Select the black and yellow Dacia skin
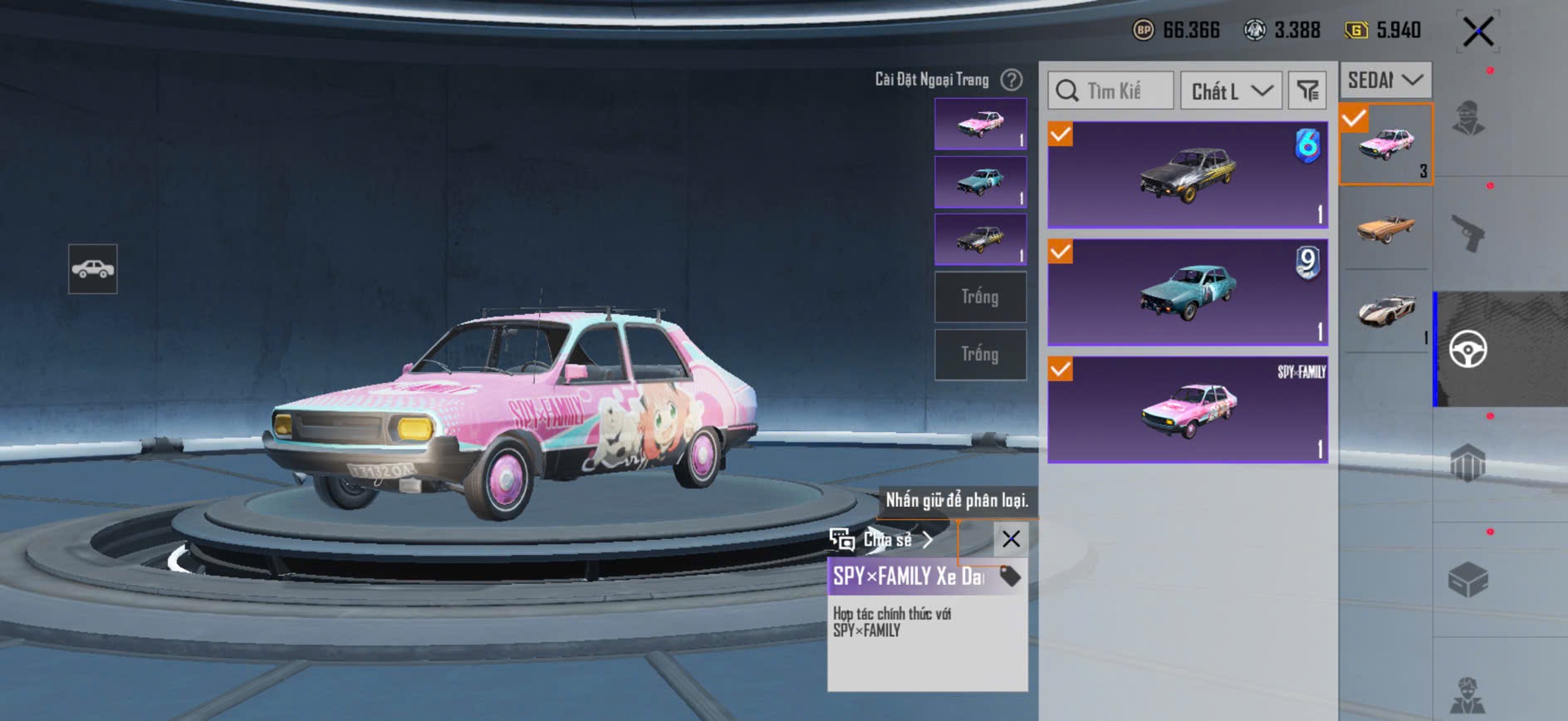The width and height of the screenshot is (1568, 721). tap(1188, 175)
